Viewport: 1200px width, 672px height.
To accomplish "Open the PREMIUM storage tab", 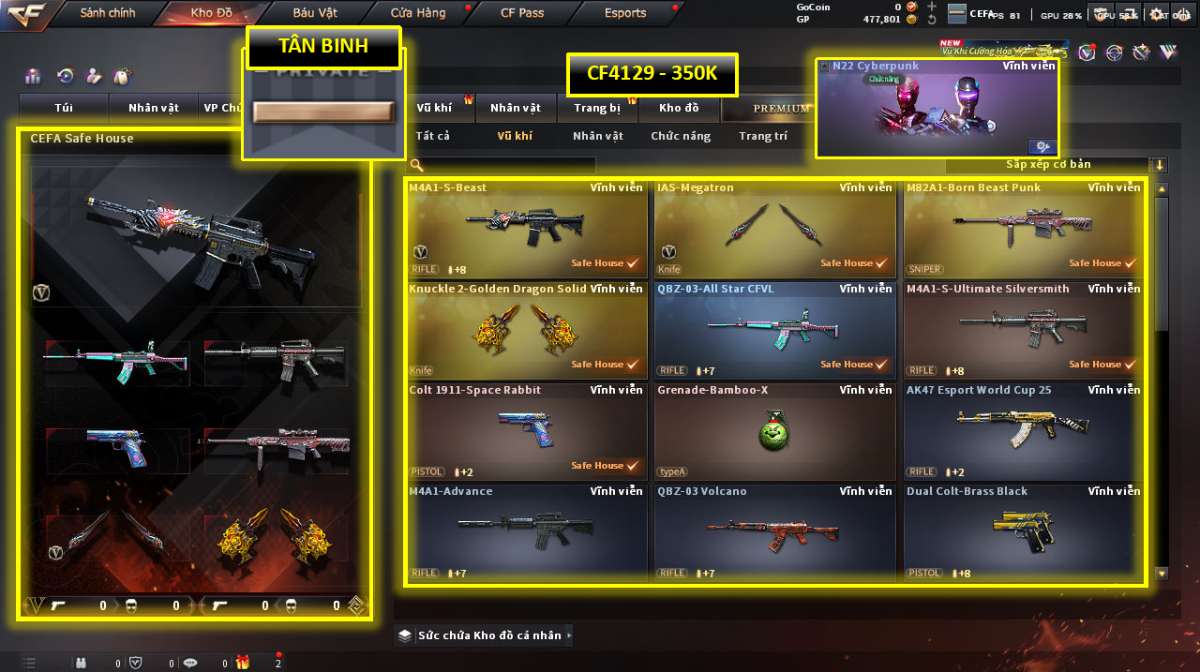I will click(x=781, y=108).
